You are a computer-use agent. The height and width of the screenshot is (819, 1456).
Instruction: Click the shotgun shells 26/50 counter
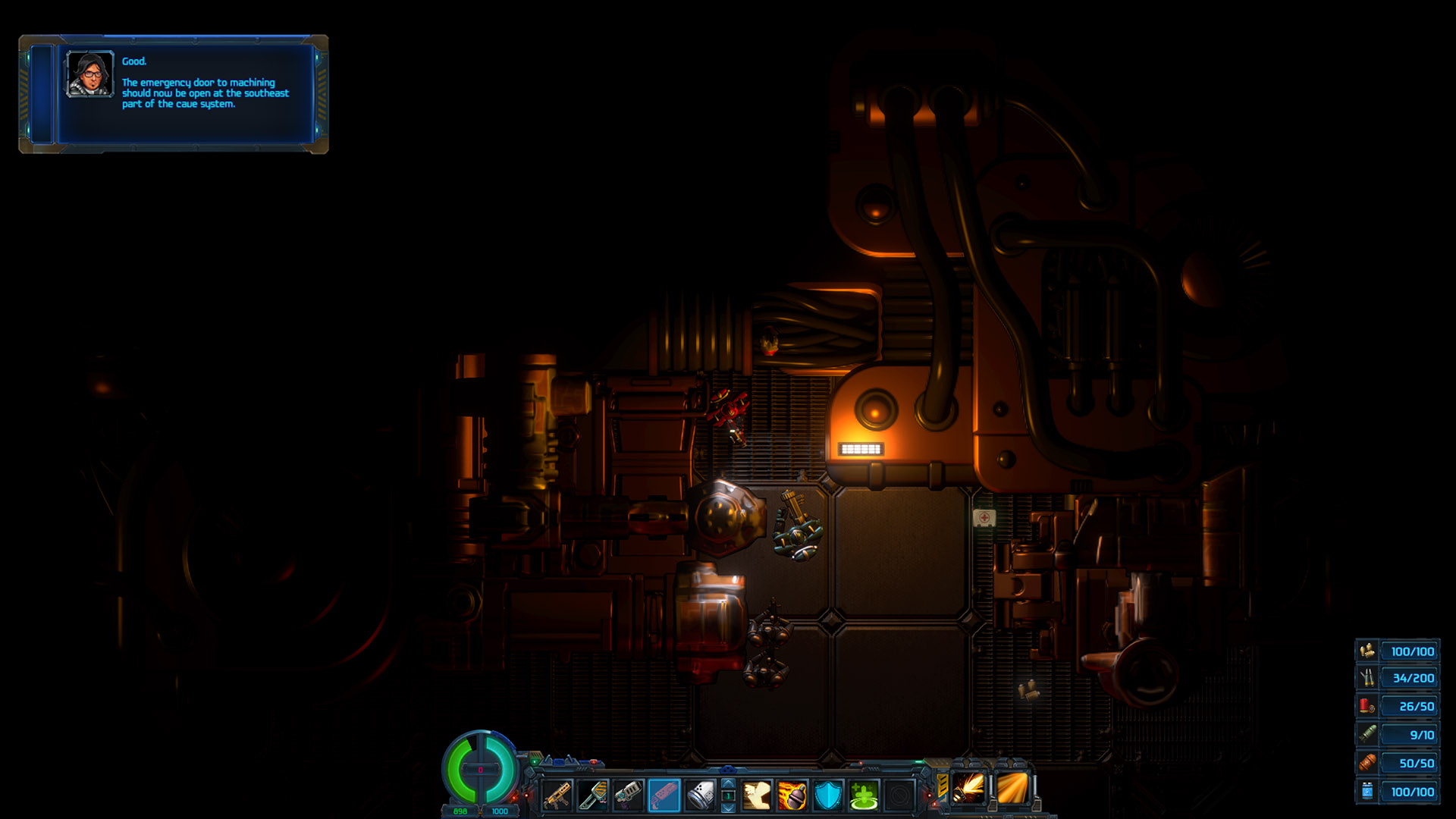pos(1410,706)
